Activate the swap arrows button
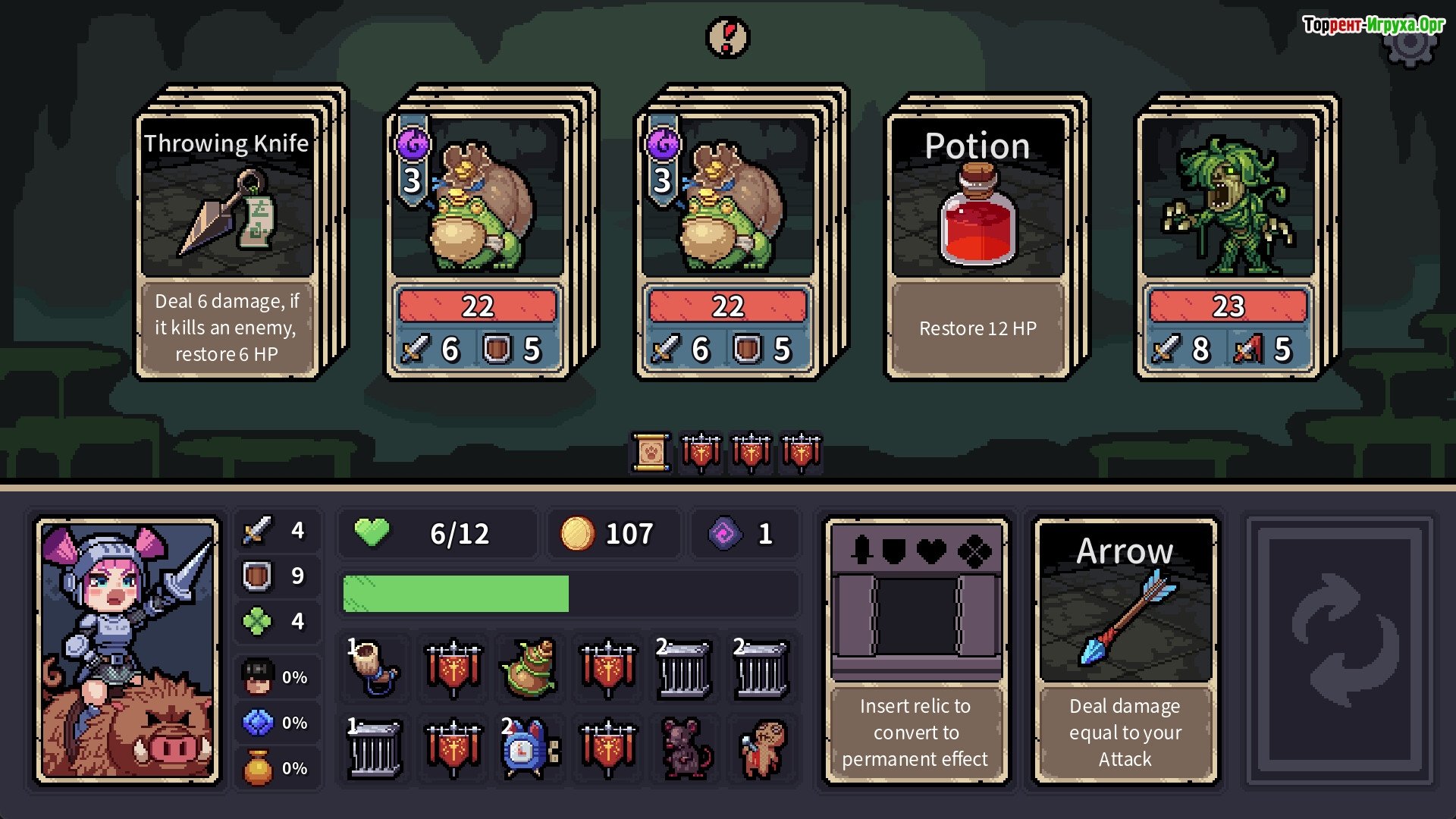1456x819 pixels. click(1341, 651)
